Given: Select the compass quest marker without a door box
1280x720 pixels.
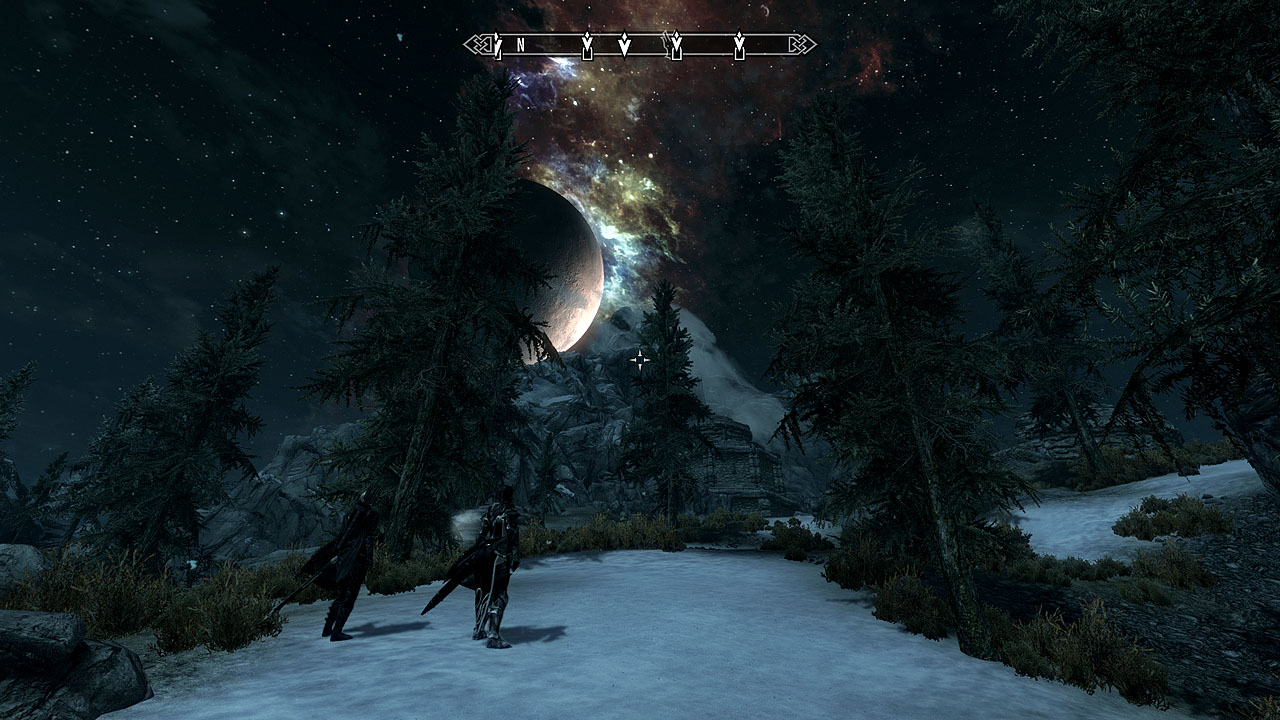Looking at the screenshot, I should 624,45.
